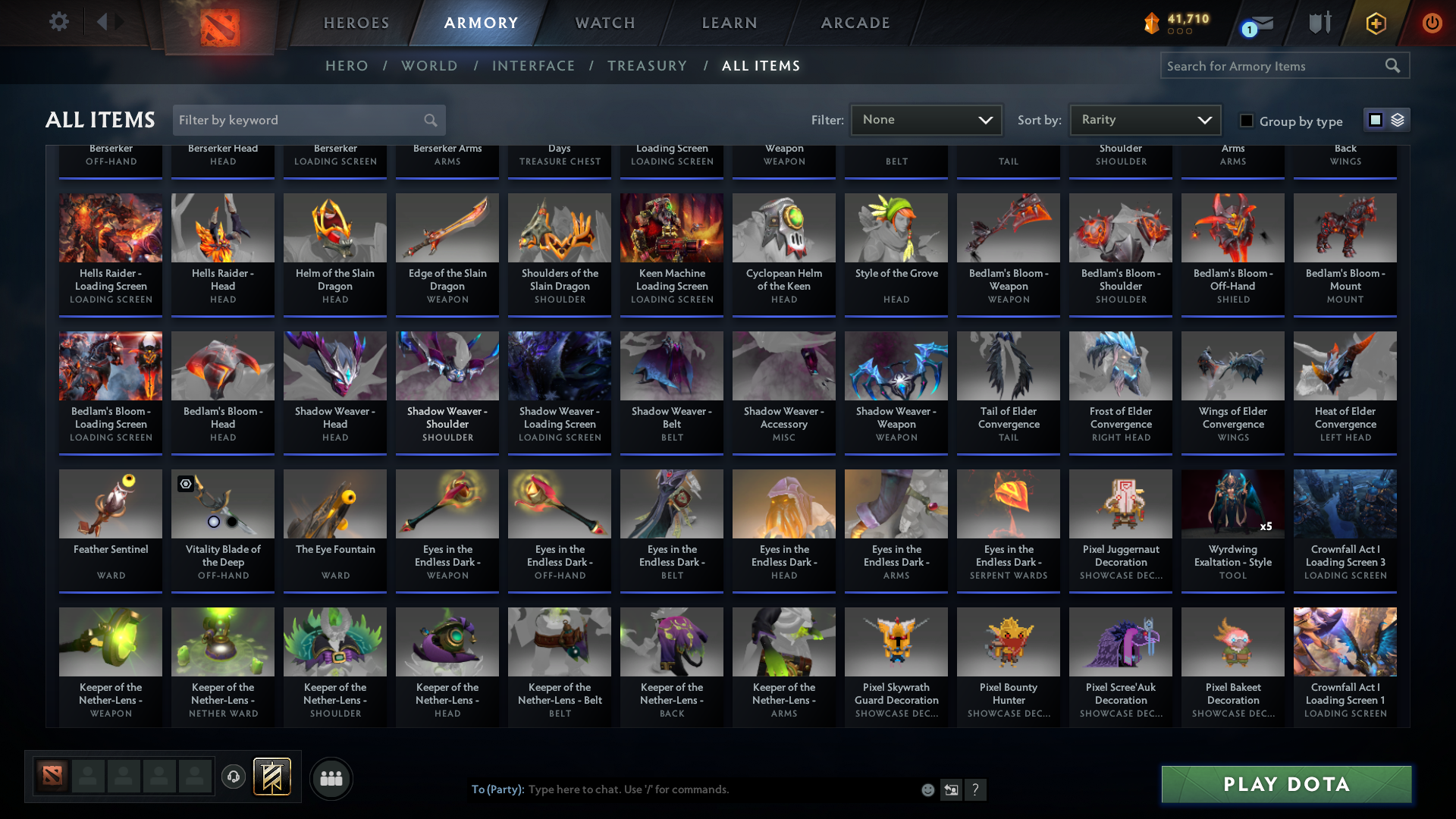
Task: Open the chat channel selector beside the chat input
Action: (951, 789)
